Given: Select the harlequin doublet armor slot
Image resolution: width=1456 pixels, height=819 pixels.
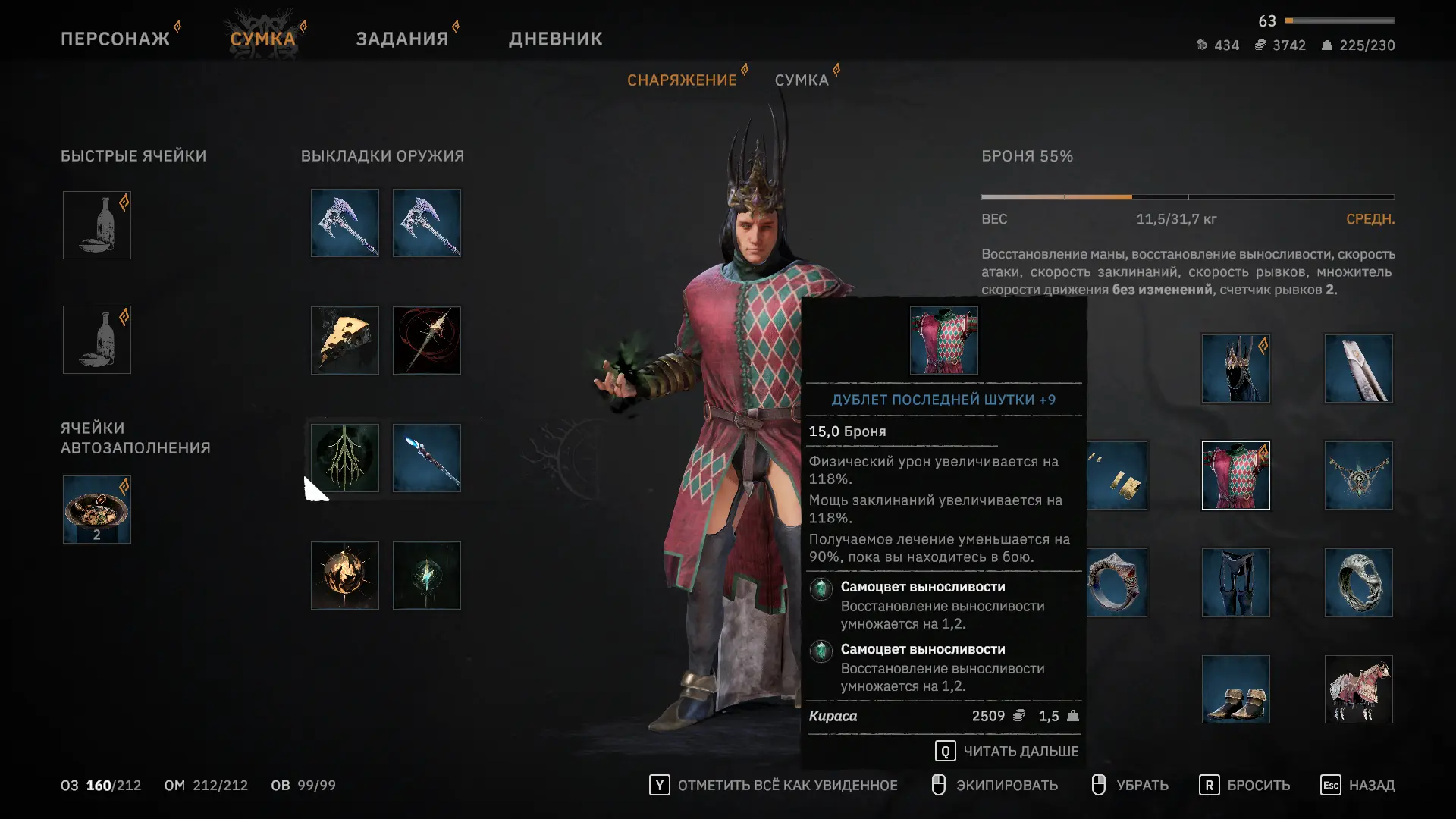Looking at the screenshot, I should (x=1236, y=475).
